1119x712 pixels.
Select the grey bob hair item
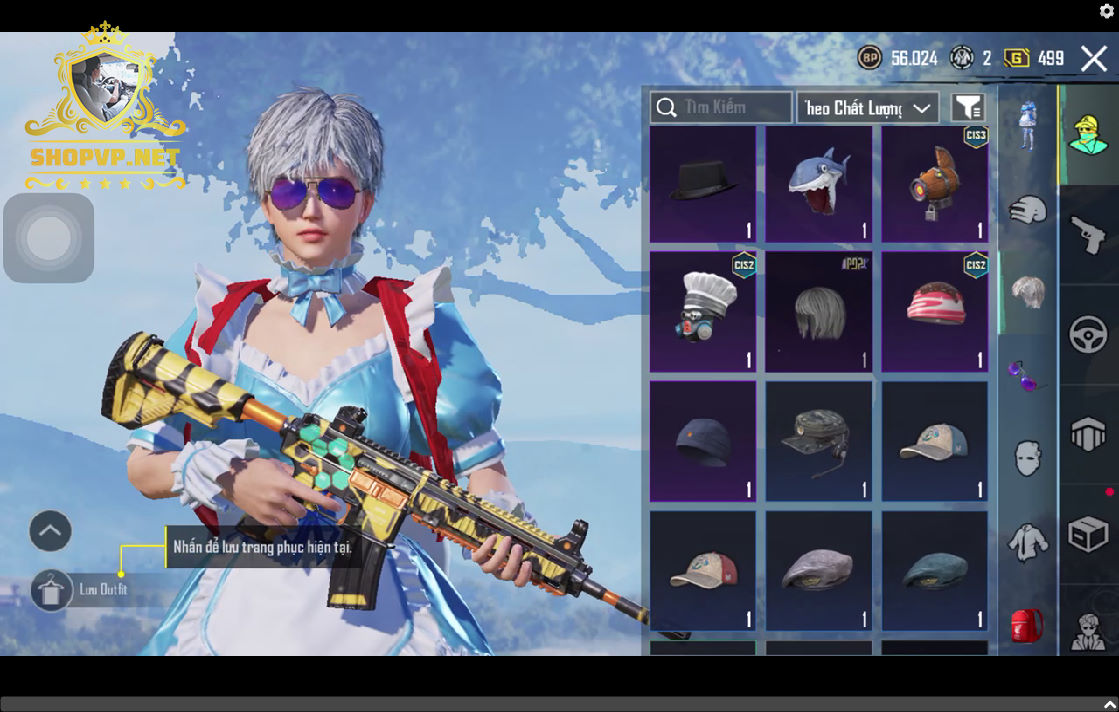tap(819, 312)
